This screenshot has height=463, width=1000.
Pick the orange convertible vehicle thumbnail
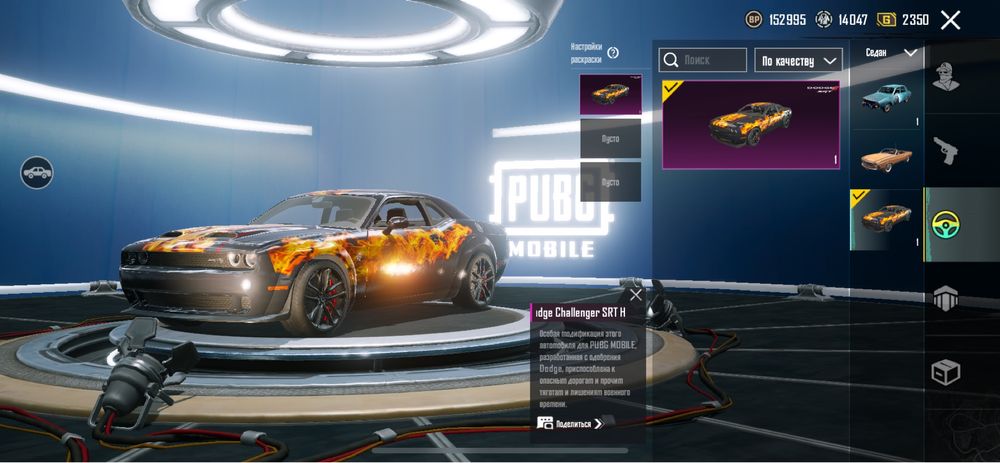886,158
